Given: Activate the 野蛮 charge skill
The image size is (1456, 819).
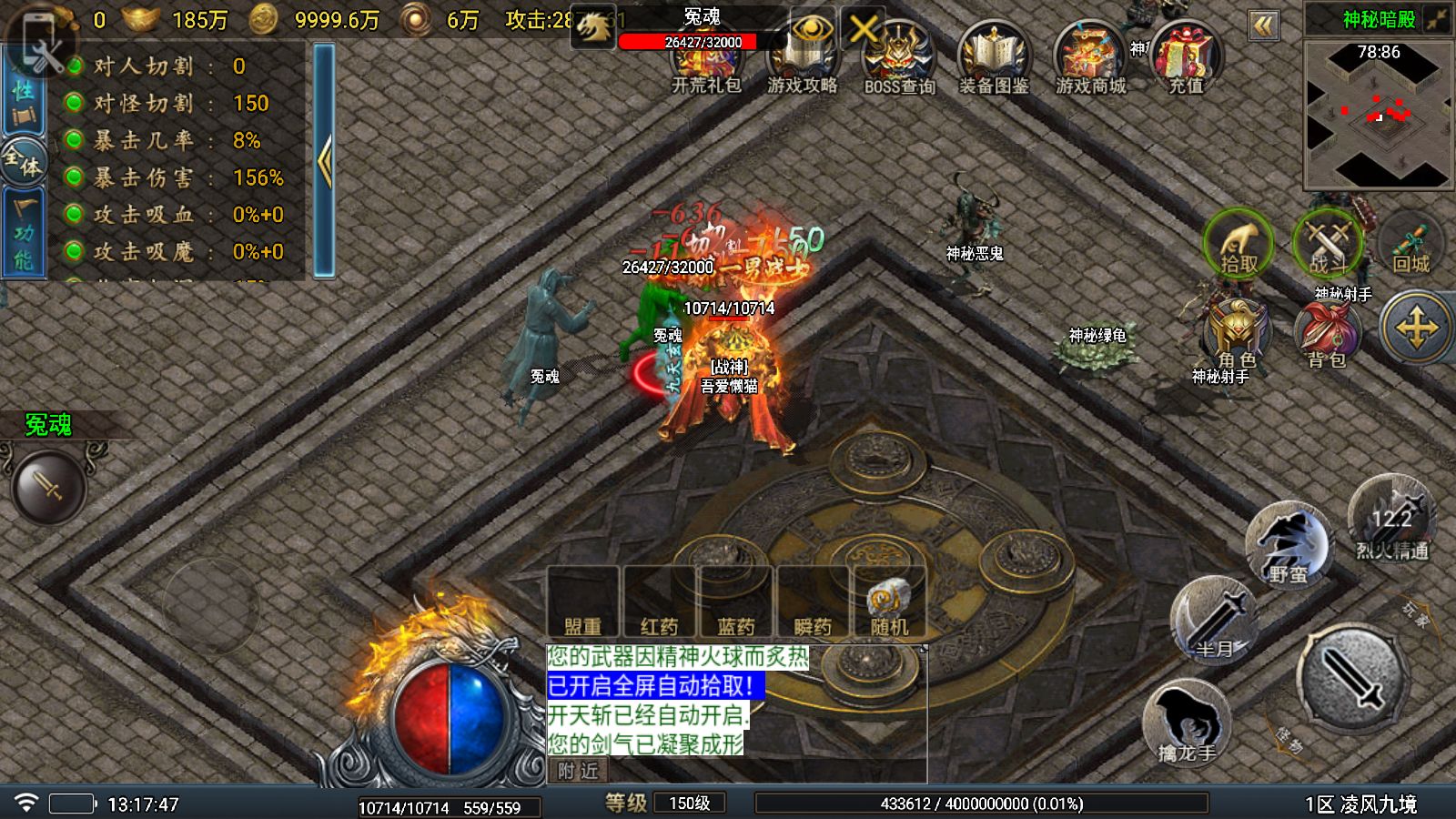Looking at the screenshot, I should click(1288, 546).
